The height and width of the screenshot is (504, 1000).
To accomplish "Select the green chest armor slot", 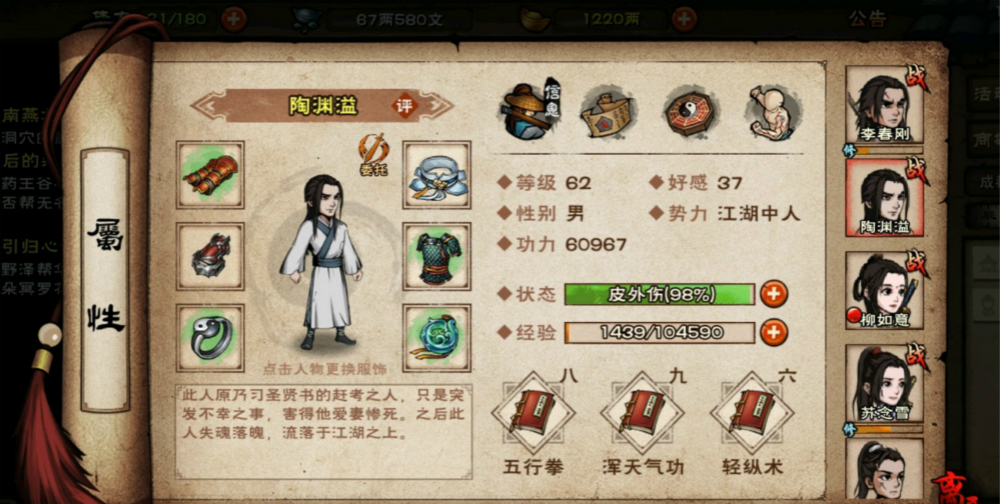I will click(x=437, y=256).
